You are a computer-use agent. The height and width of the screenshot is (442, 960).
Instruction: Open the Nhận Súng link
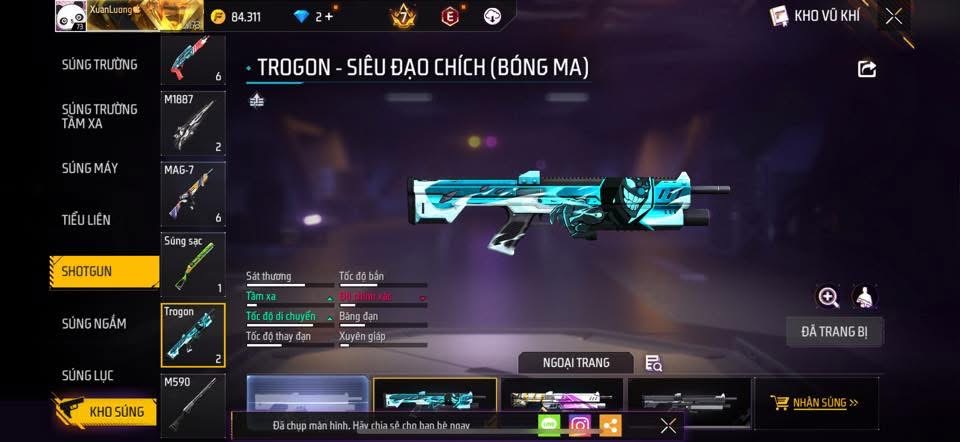tap(815, 403)
